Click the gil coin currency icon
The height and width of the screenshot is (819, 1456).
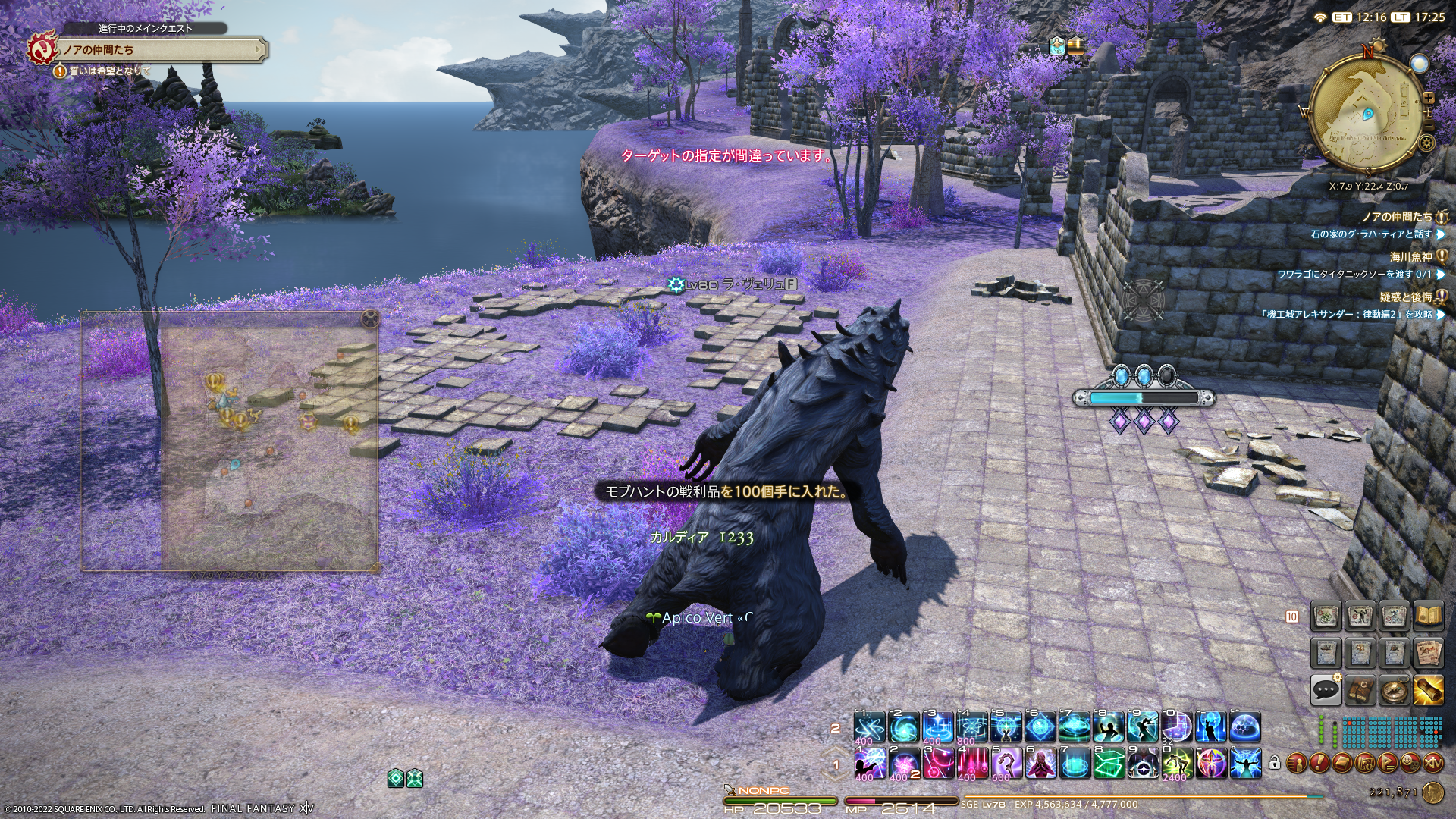[1432, 793]
